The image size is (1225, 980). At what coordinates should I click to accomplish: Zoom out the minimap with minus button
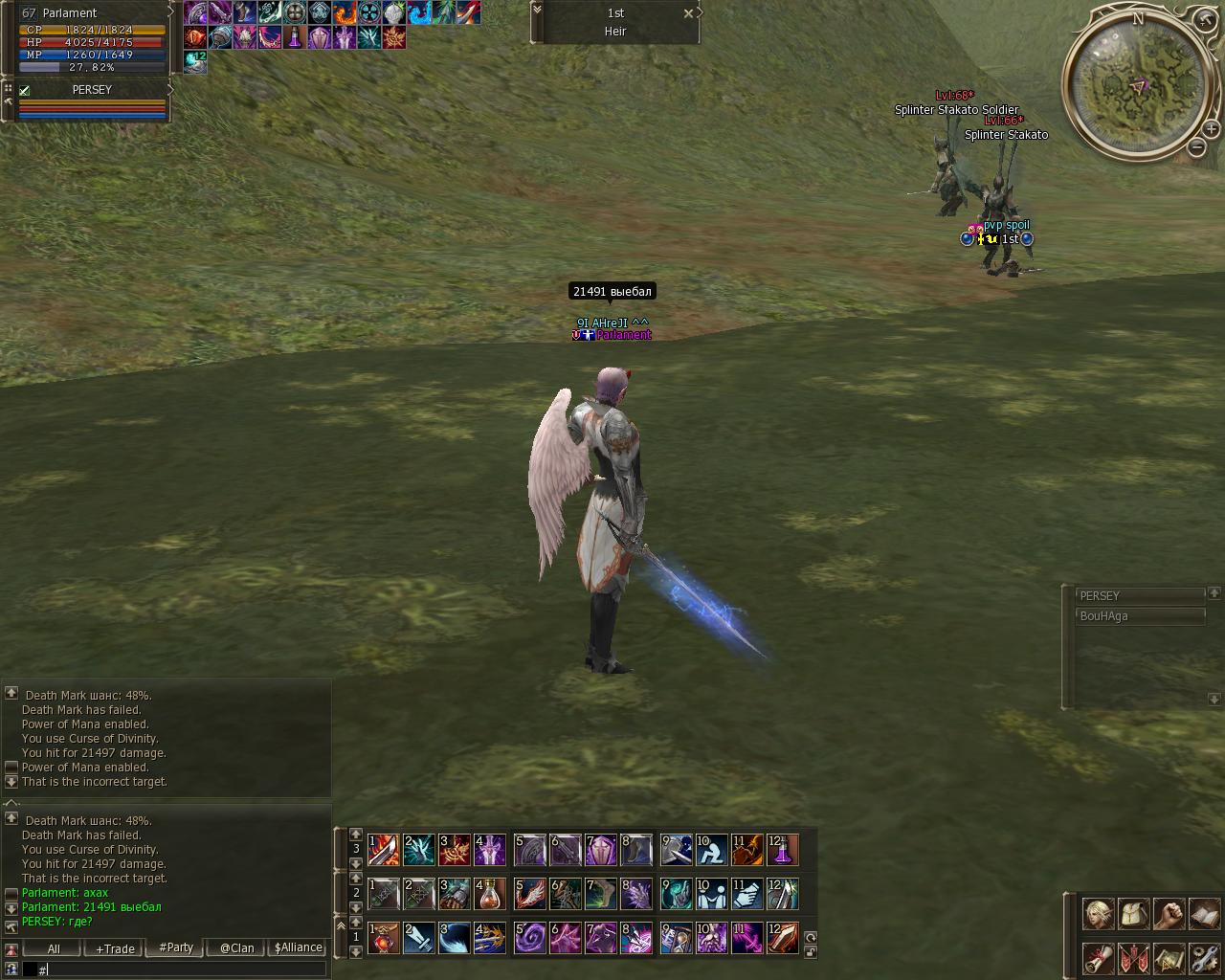click(x=1196, y=146)
